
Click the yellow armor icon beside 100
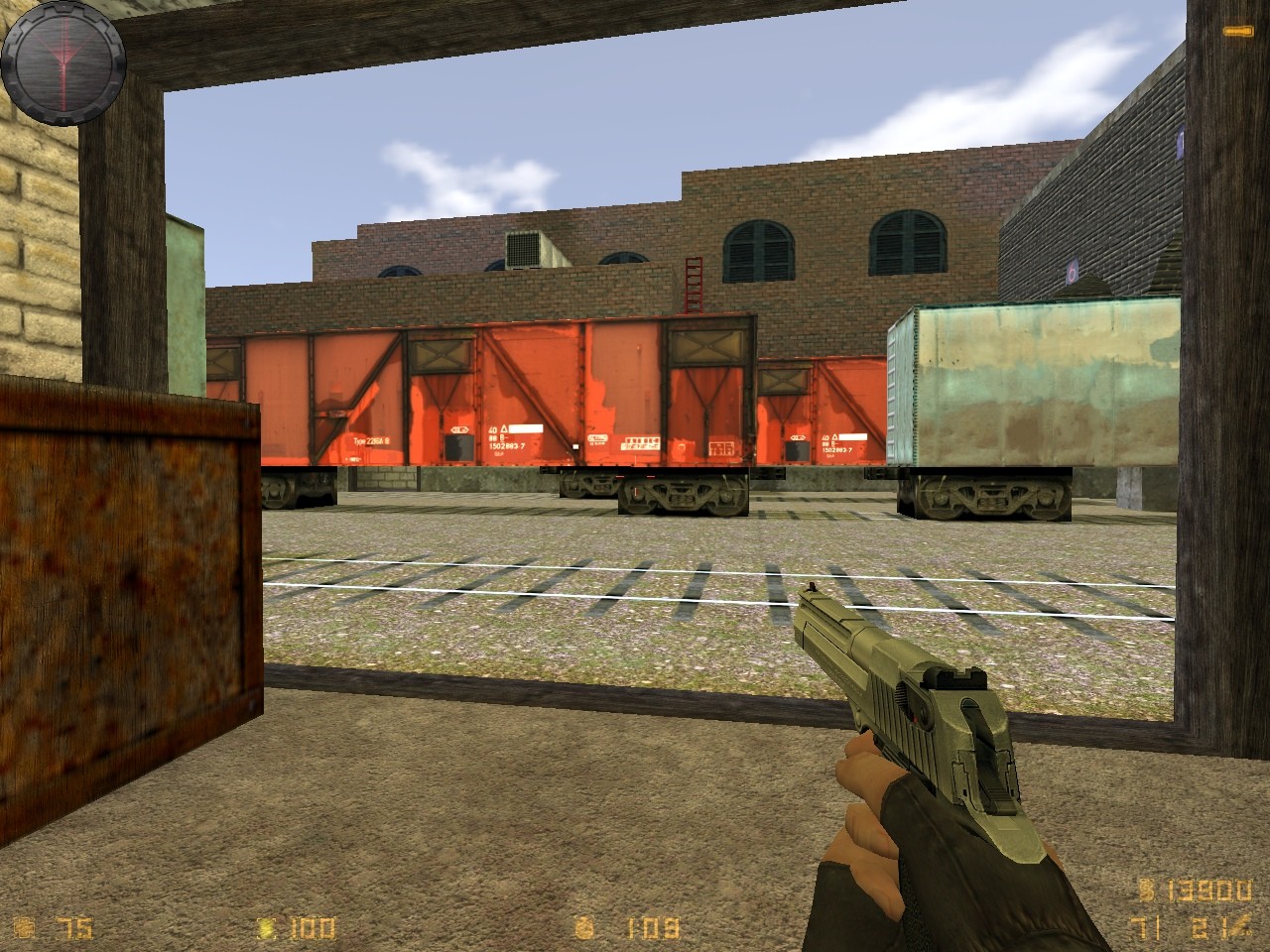[x=265, y=928]
